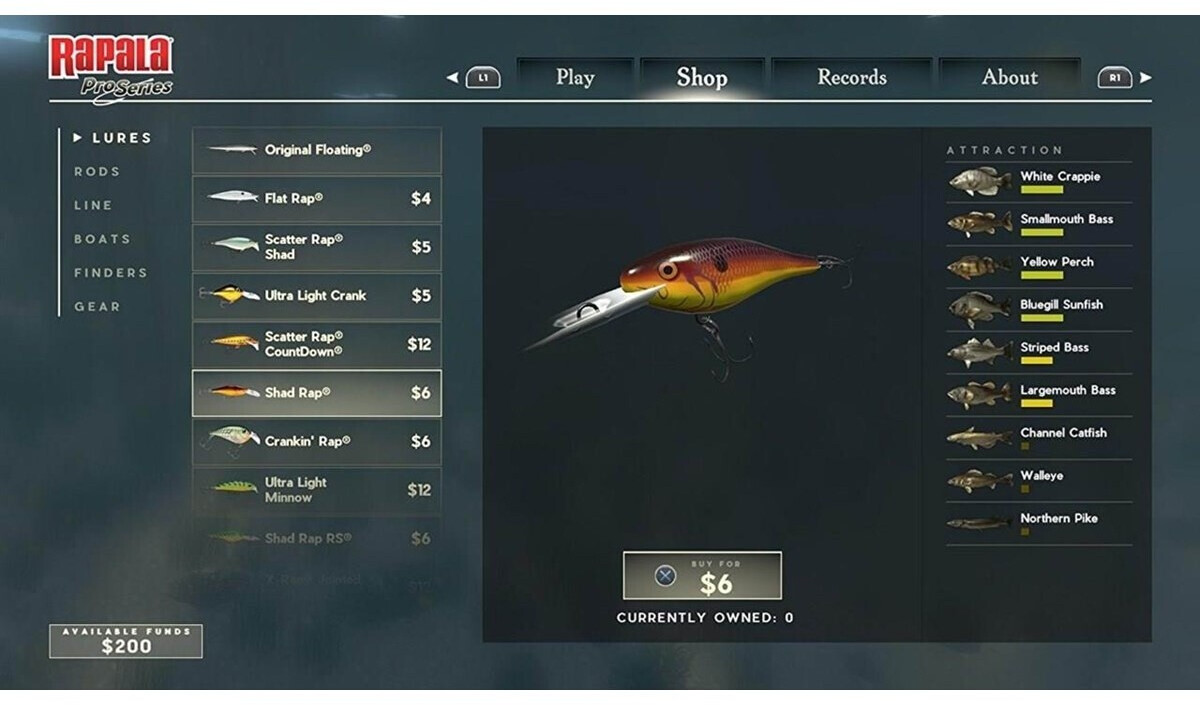Show the About tab
The width and height of the screenshot is (1200, 705).
click(x=1010, y=77)
